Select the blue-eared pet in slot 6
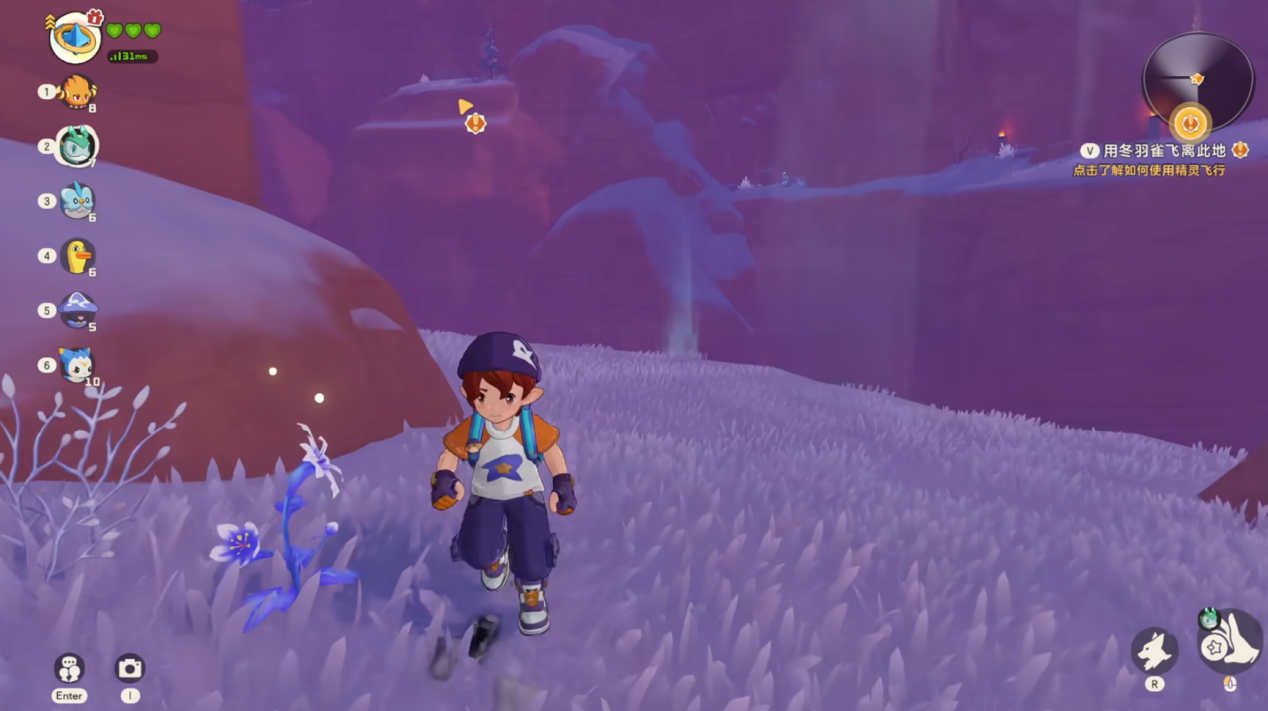 pyautogui.click(x=77, y=365)
